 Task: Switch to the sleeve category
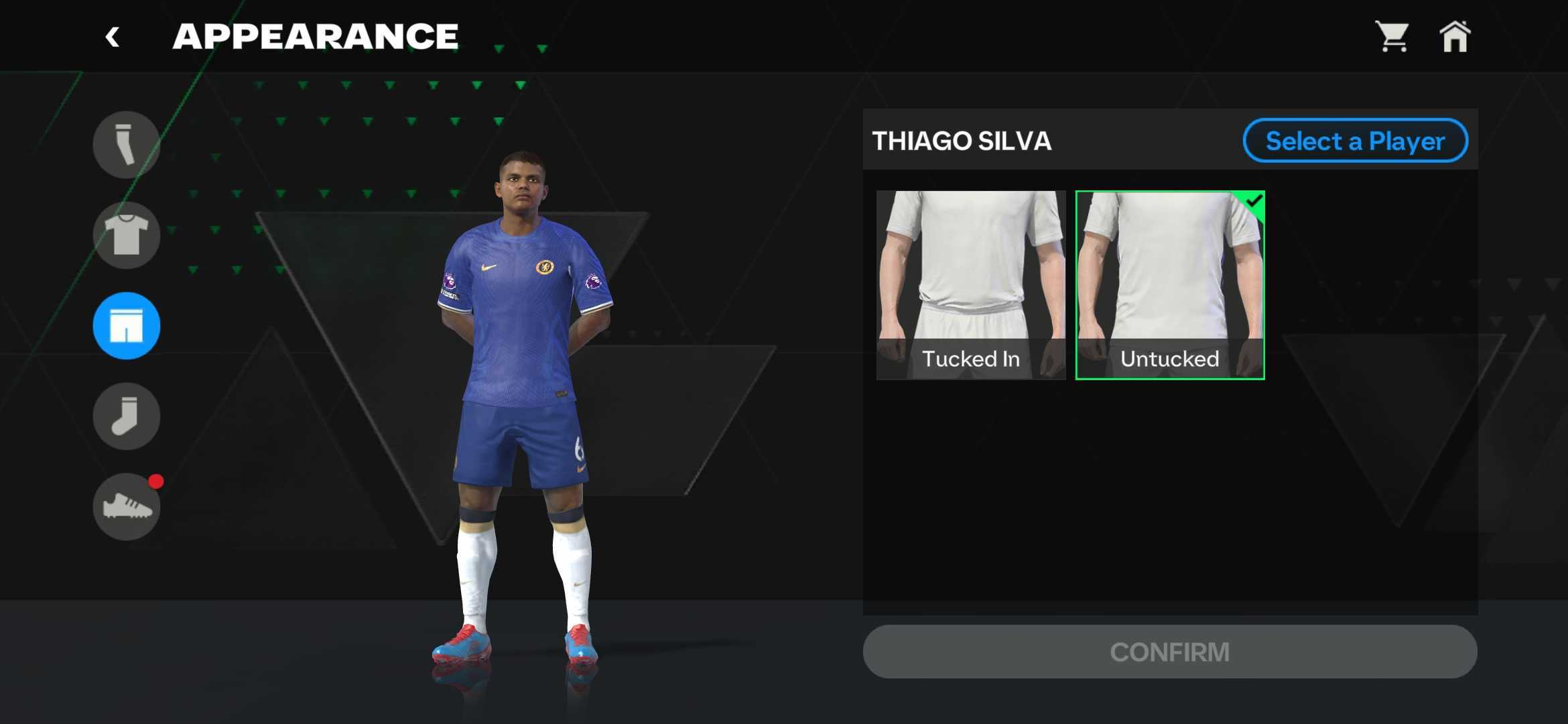coord(126,145)
